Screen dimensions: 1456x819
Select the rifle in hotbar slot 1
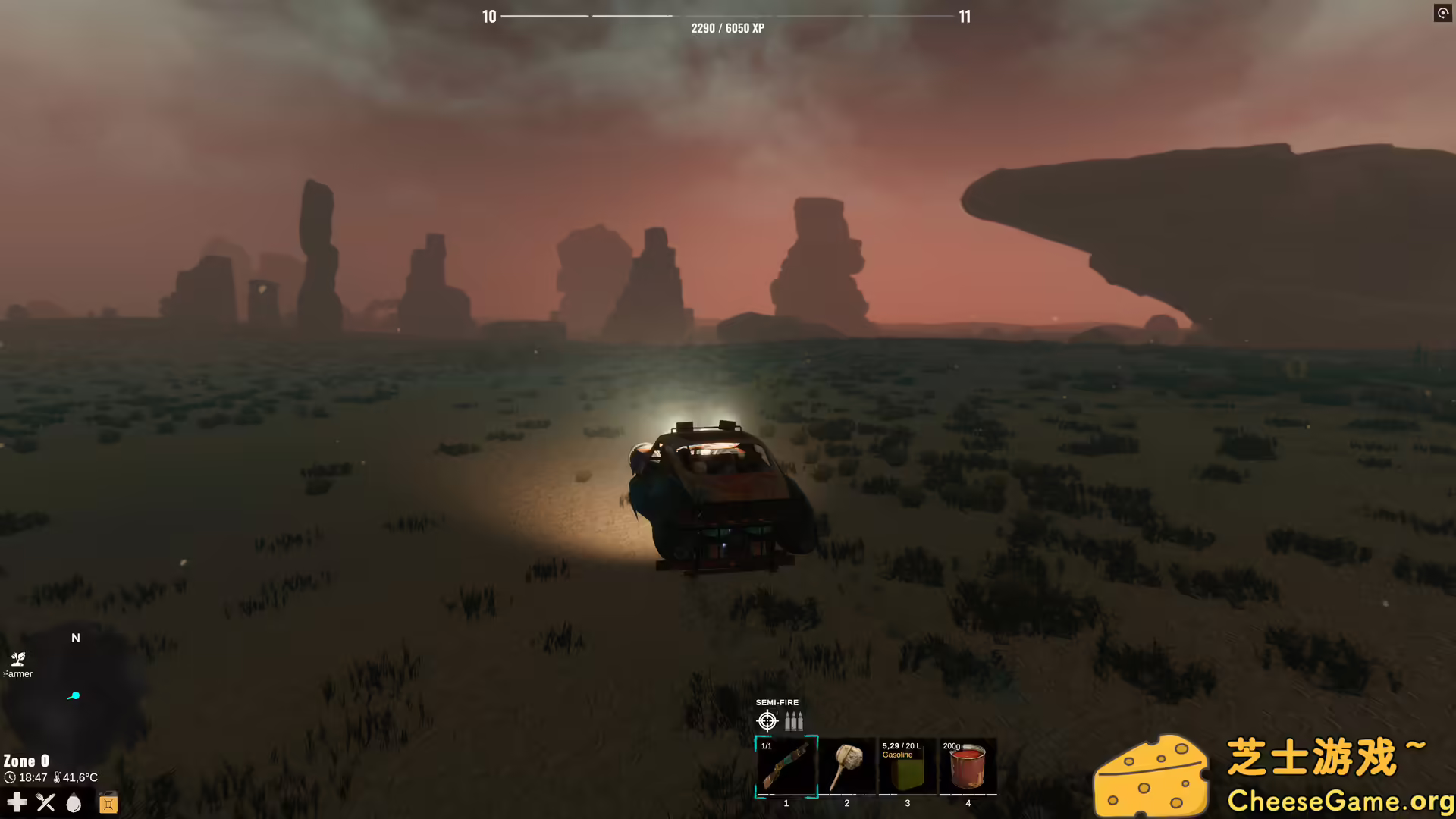click(x=786, y=767)
